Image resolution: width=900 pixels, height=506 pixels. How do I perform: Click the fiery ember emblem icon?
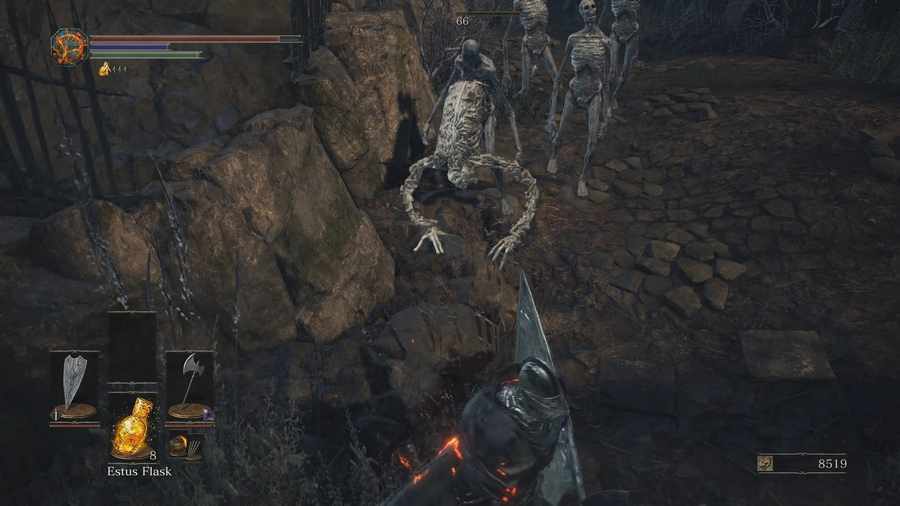click(x=69, y=46)
